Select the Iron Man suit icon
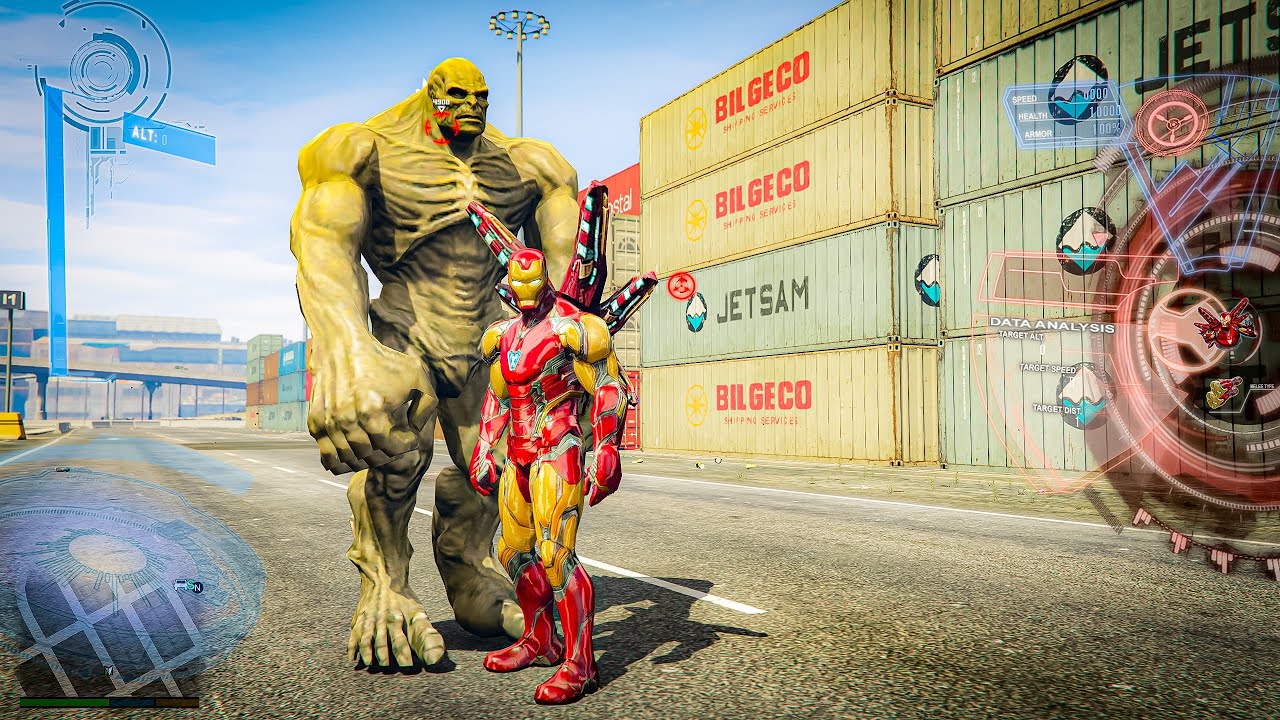This screenshot has height=720, width=1280. [1225, 323]
